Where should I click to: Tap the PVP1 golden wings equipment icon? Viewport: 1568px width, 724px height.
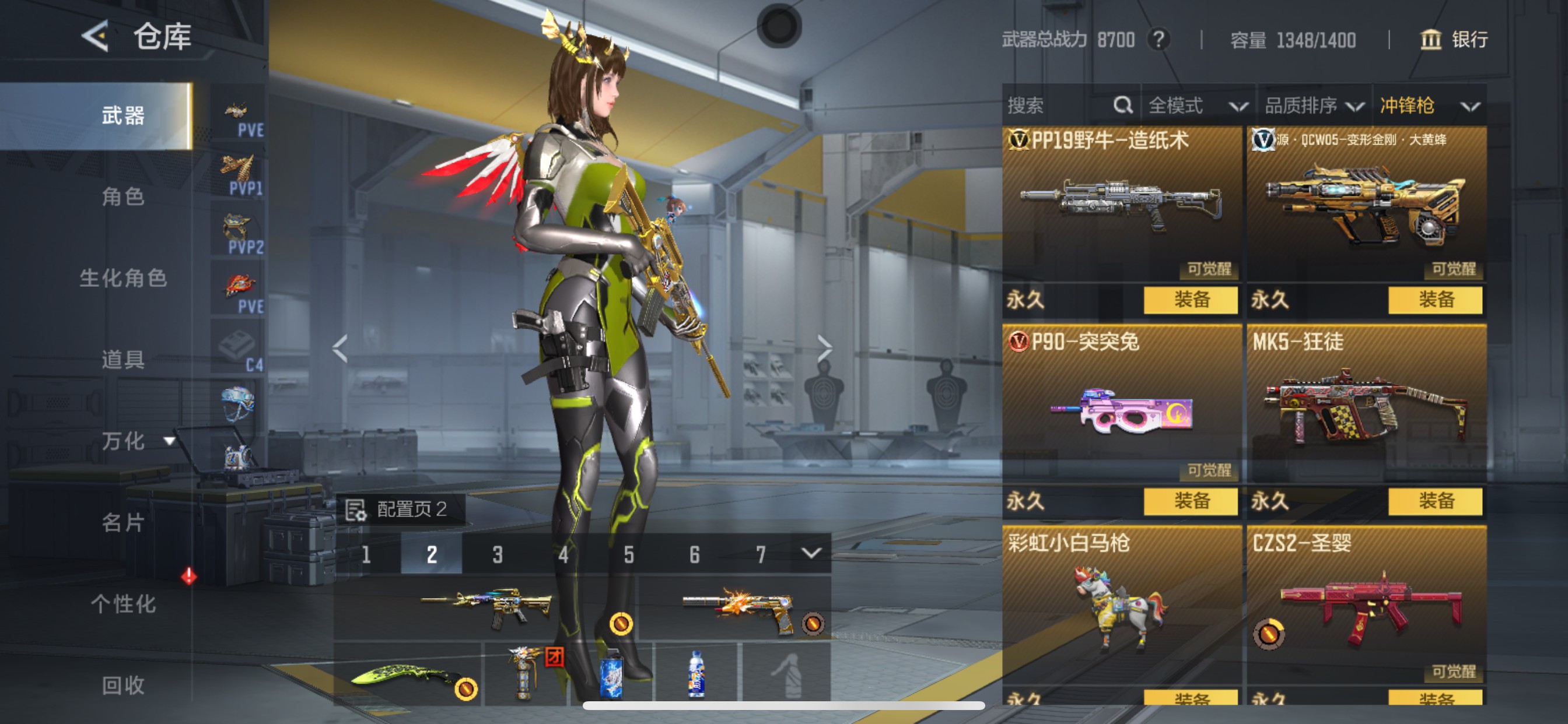pos(236,170)
